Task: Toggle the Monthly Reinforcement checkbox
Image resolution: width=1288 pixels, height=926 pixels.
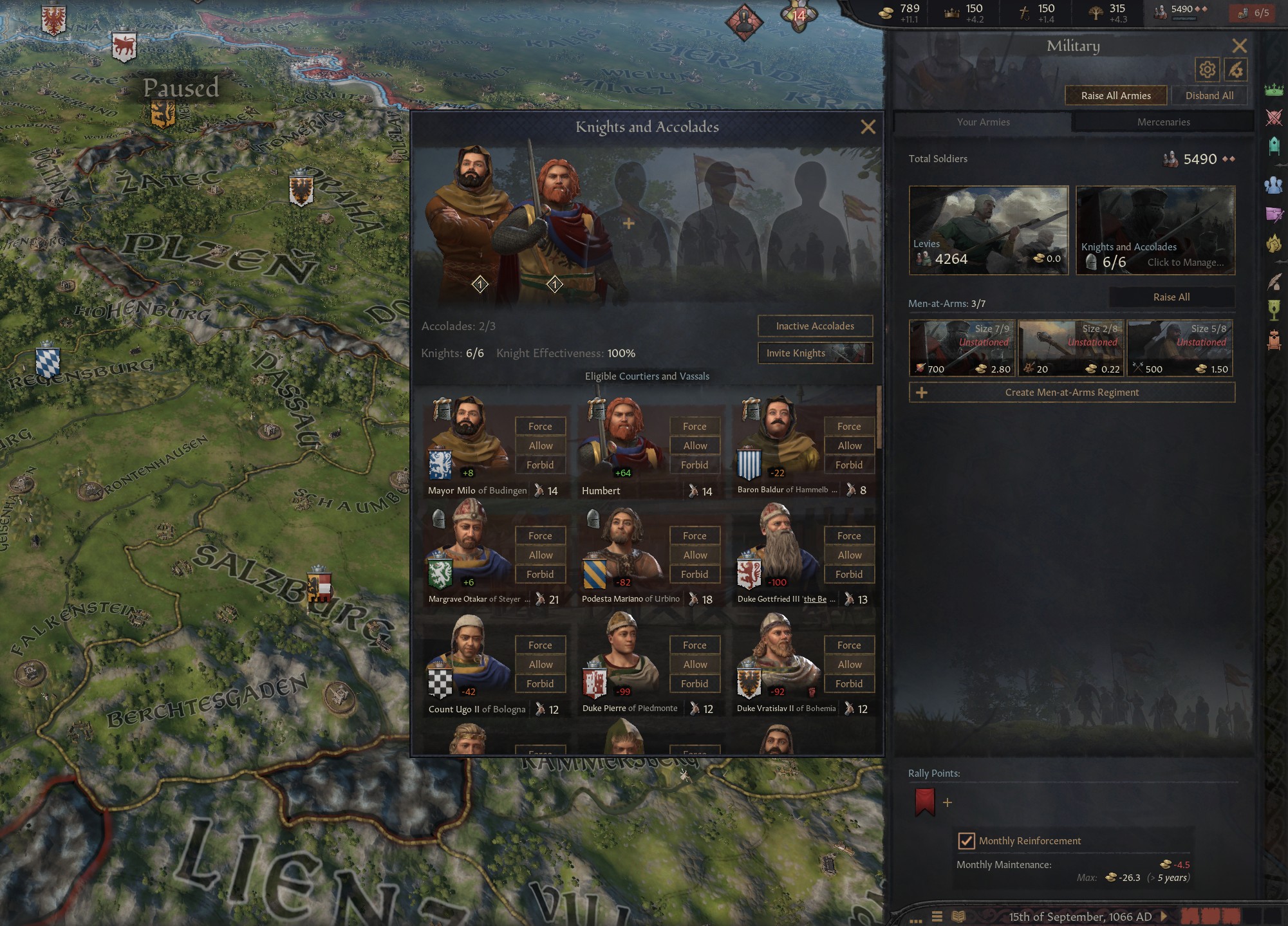Action: (x=966, y=841)
